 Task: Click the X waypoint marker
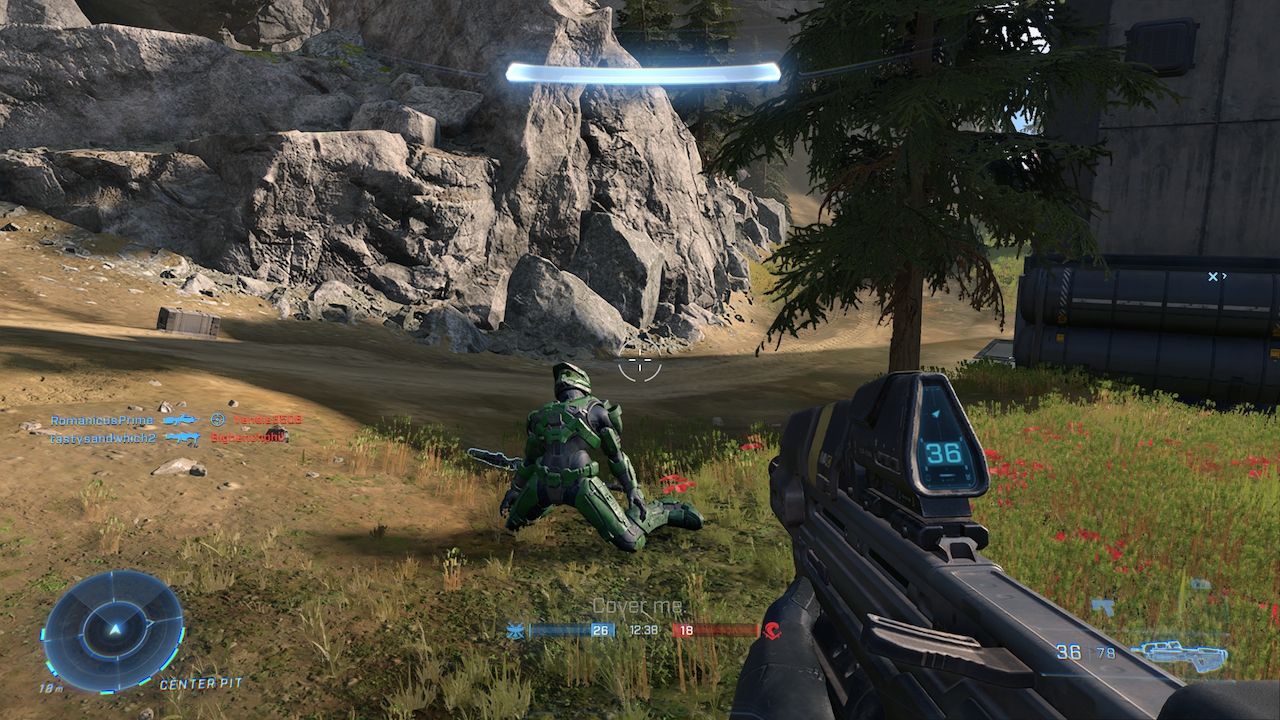pos(1213,276)
